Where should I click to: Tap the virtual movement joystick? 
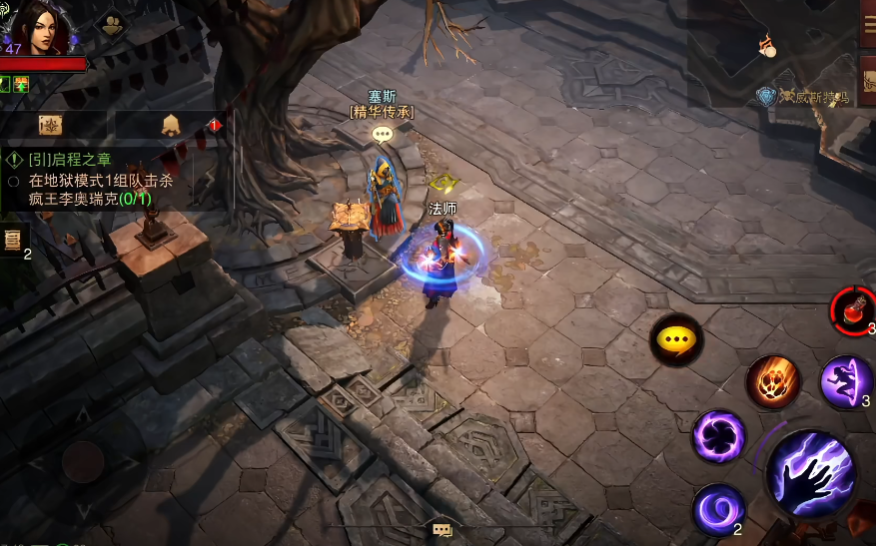click(83, 462)
